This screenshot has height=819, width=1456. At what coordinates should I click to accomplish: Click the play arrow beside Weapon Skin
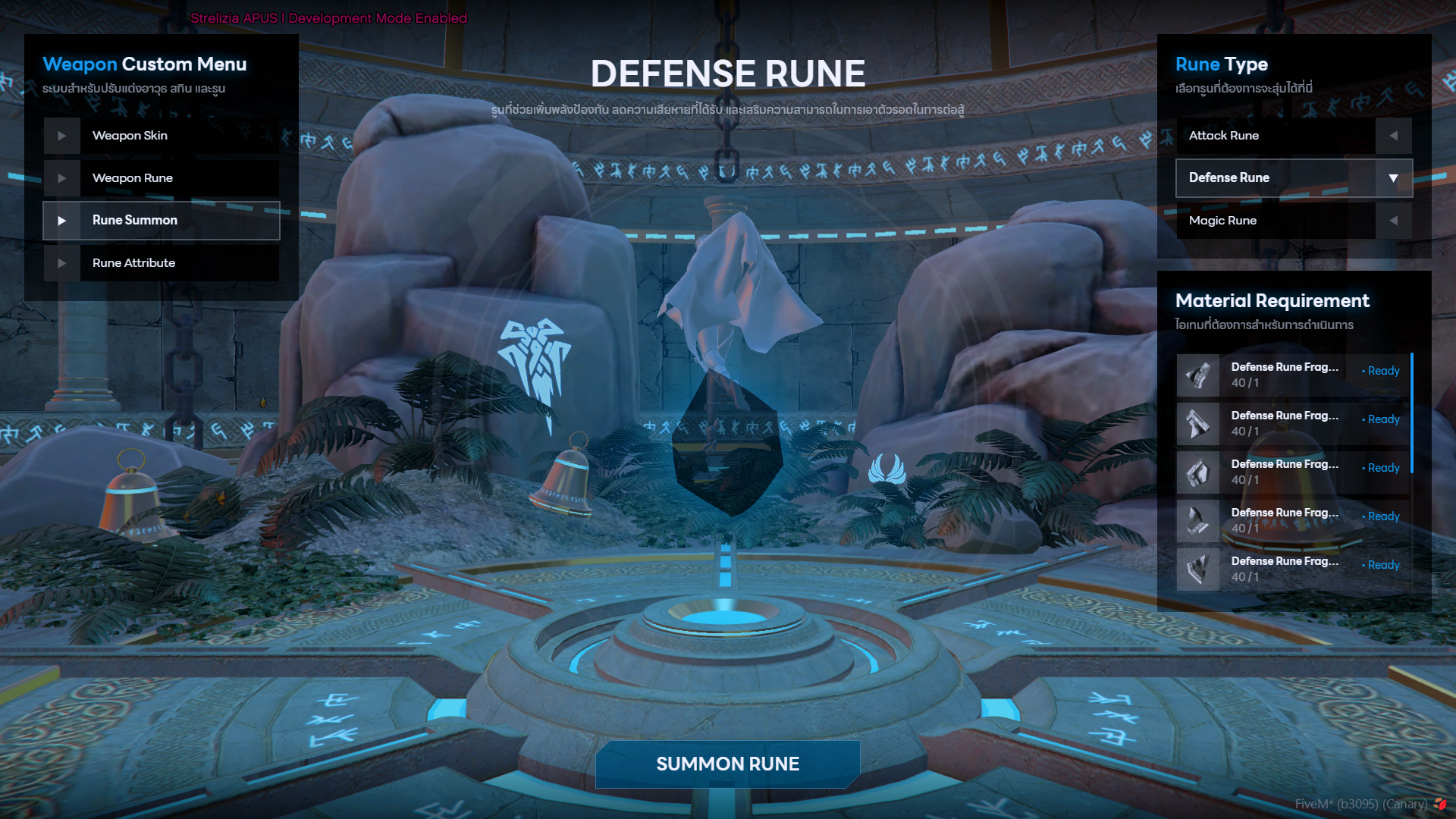(63, 135)
